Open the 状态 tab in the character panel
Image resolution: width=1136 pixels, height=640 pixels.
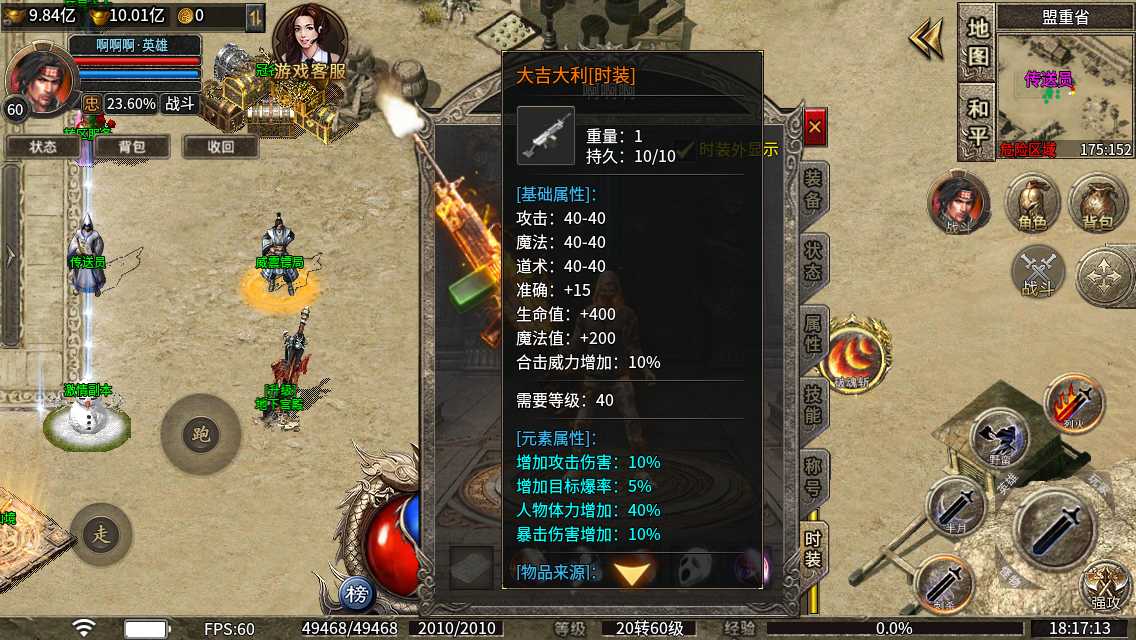click(813, 258)
